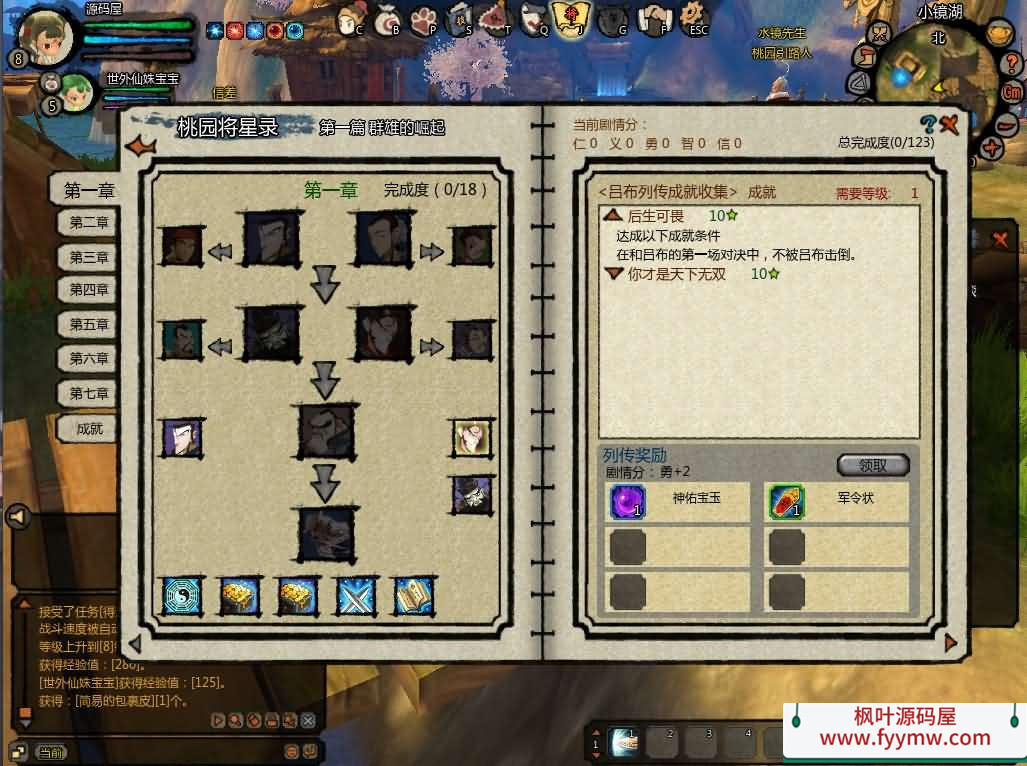1027x766 pixels.
Task: Select the 军令状 reward item
Action: click(787, 501)
